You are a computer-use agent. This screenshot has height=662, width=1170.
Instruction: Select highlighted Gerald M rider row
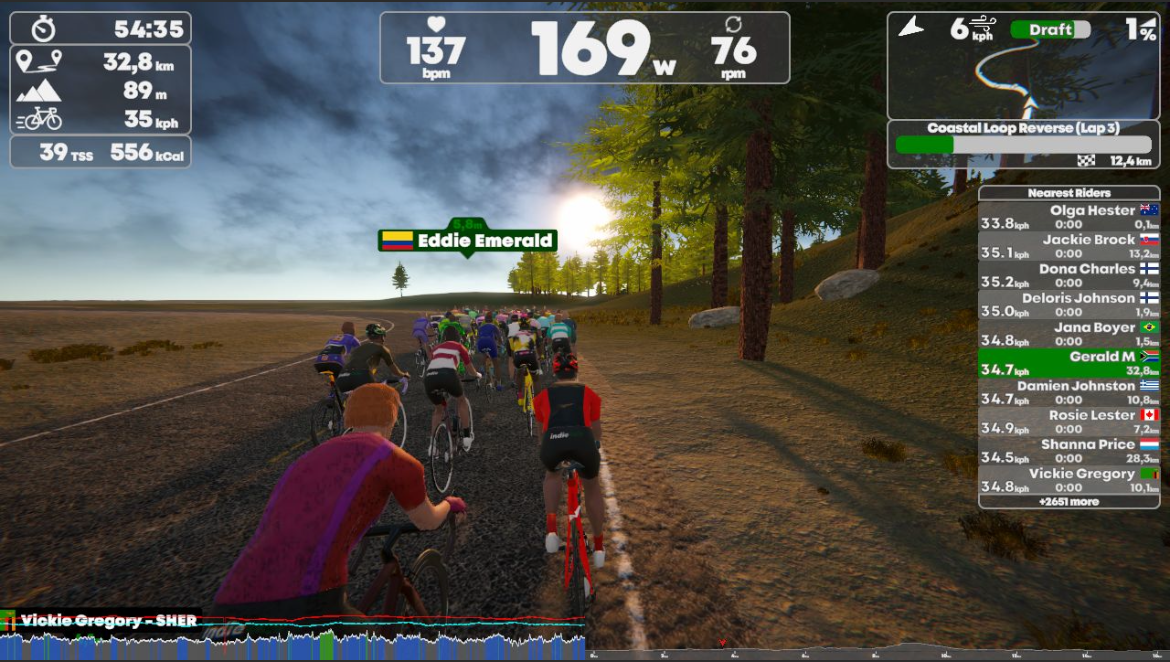pyautogui.click(x=1068, y=362)
